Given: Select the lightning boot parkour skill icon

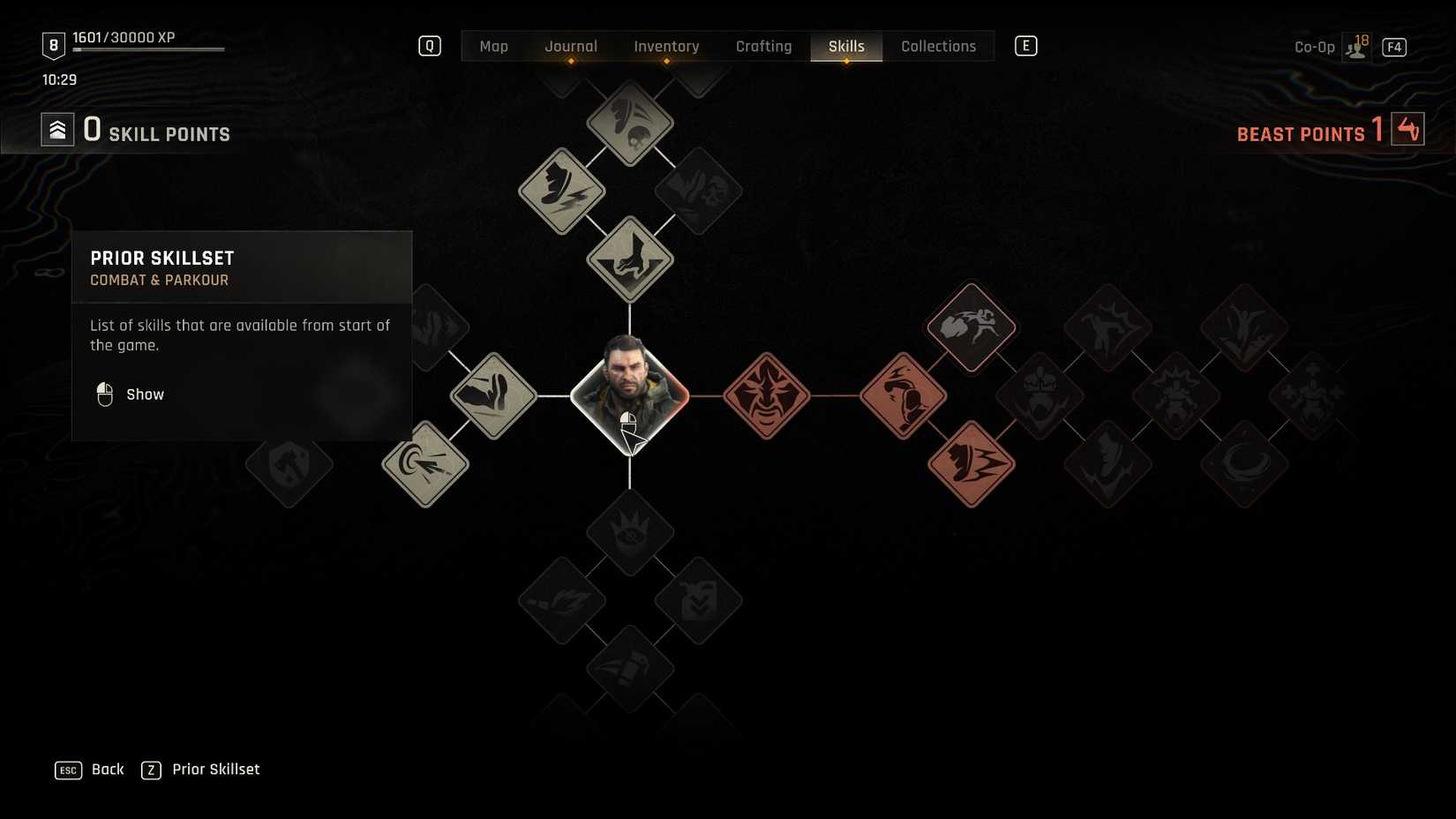Looking at the screenshot, I should tap(560, 190).
